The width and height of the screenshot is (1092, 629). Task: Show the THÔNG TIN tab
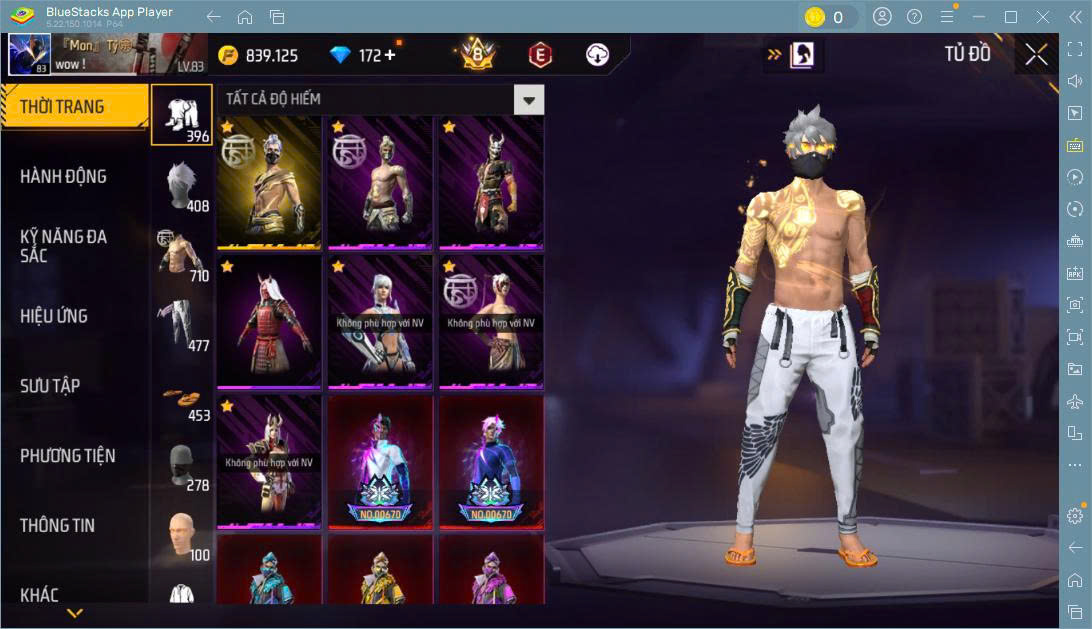tap(57, 525)
